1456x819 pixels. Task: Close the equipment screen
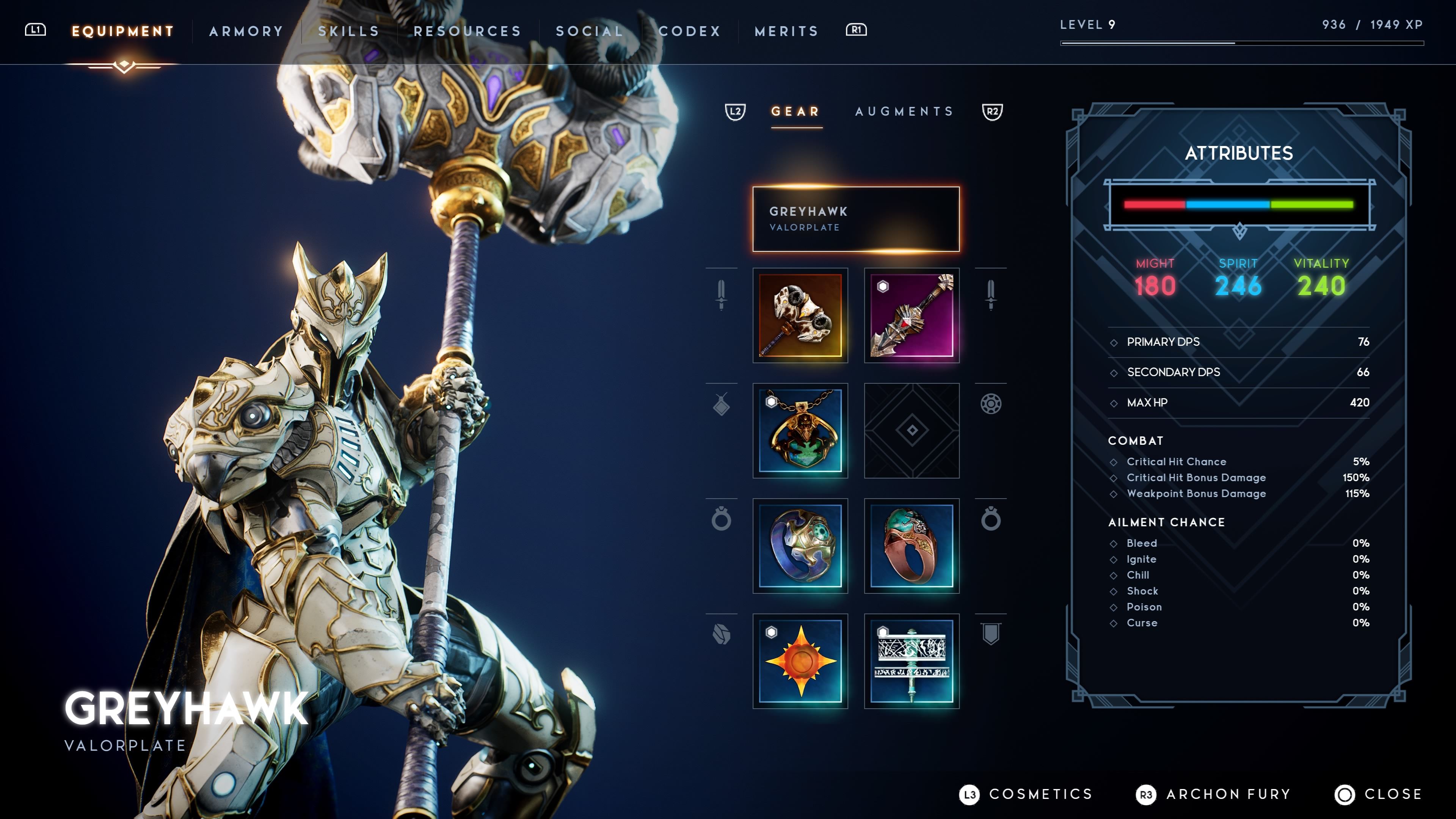pos(1379,794)
